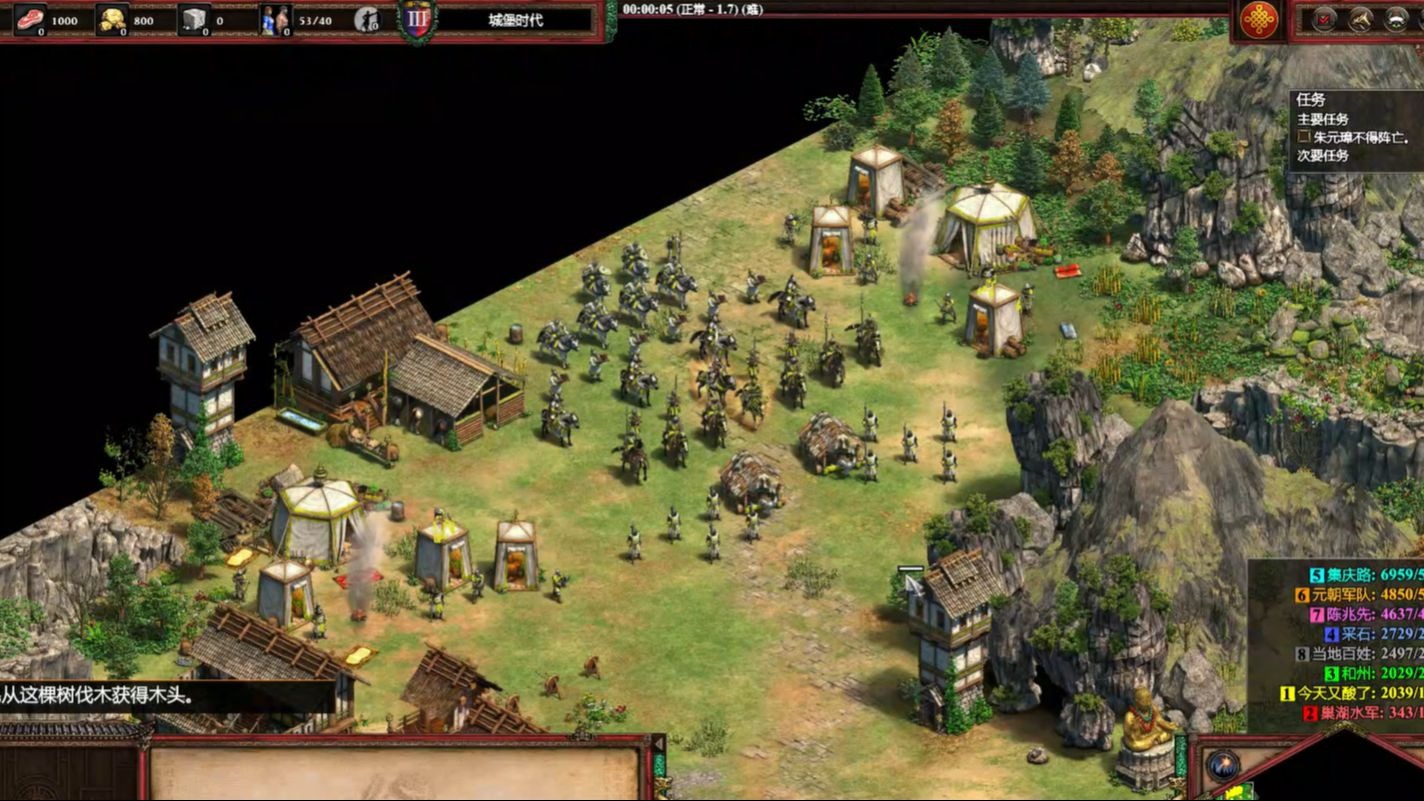Click the green eye icon button

(x=1396, y=19)
